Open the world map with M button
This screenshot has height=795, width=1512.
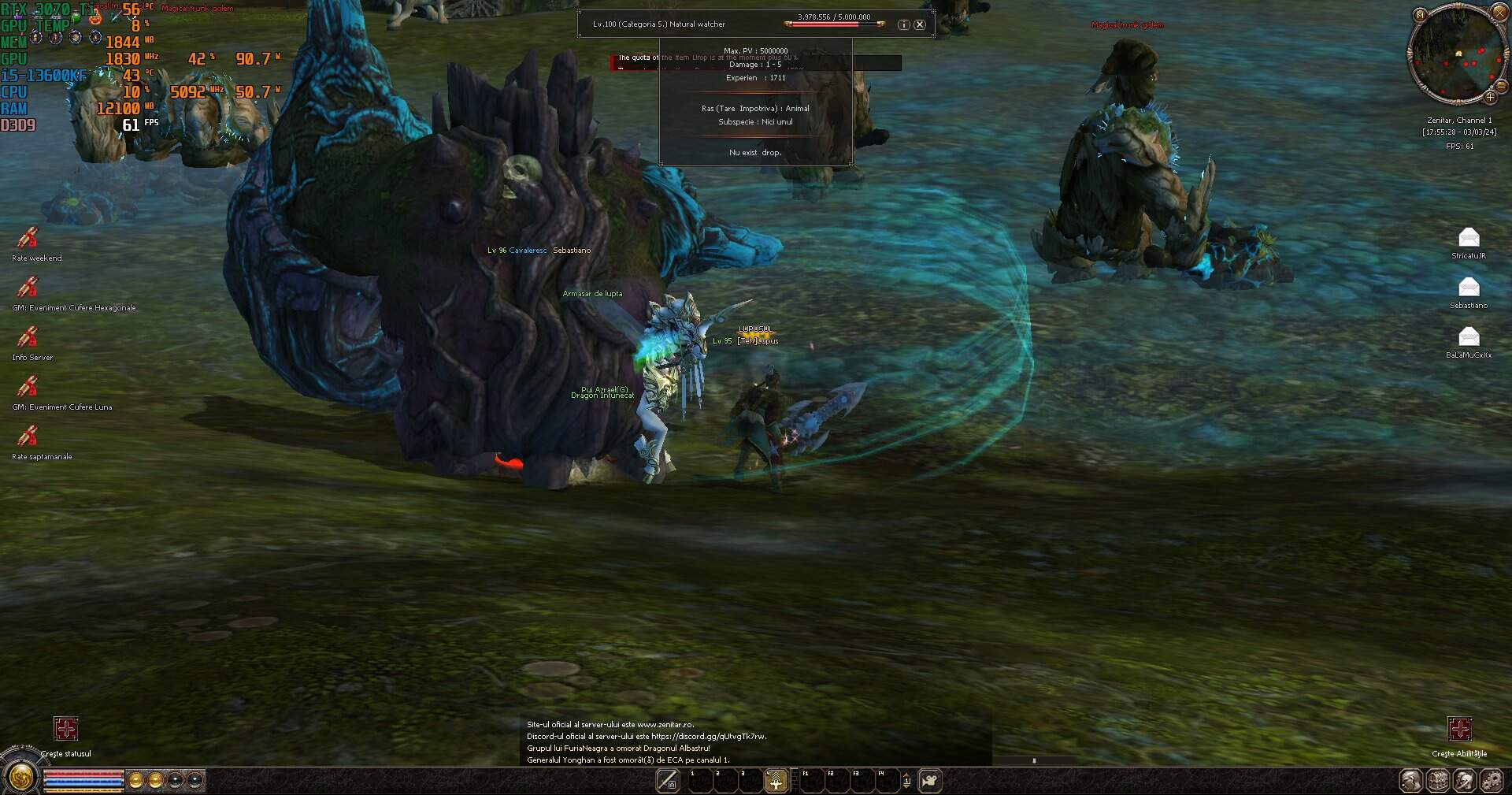pyautogui.click(x=1420, y=15)
